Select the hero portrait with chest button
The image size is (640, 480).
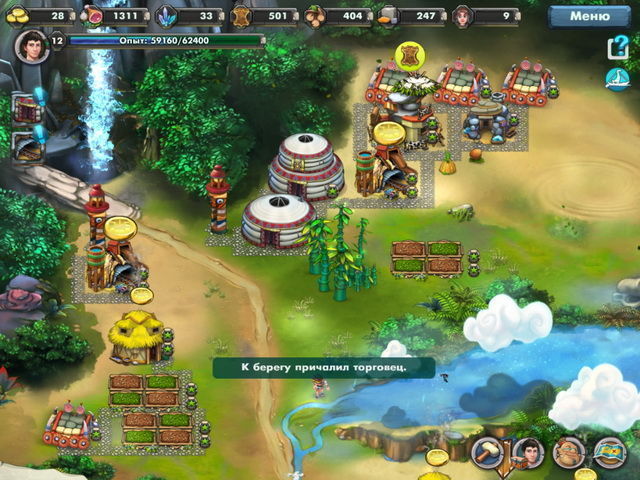click(x=528, y=454)
